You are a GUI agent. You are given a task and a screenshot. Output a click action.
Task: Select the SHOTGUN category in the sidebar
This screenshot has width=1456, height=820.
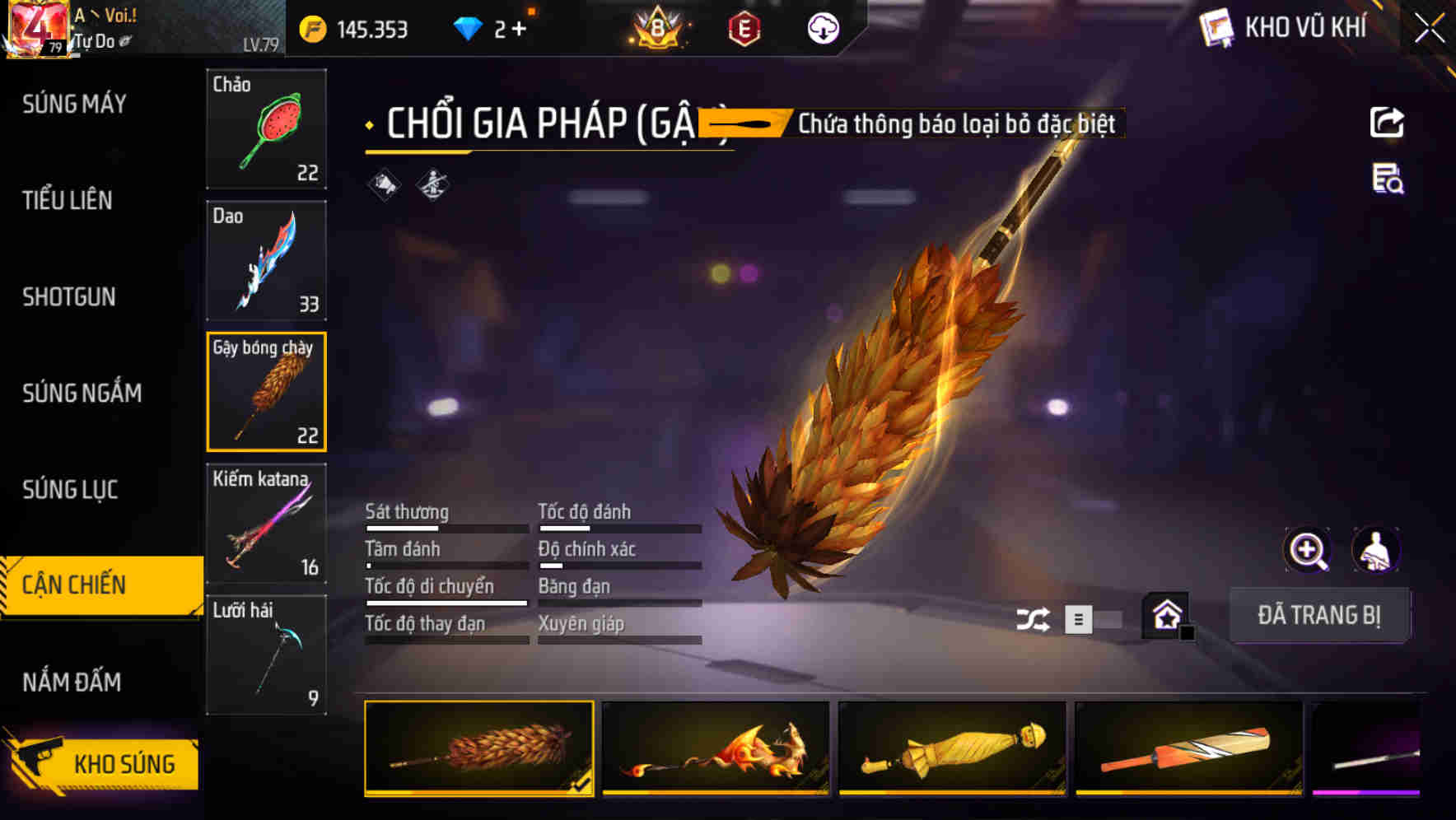(70, 297)
